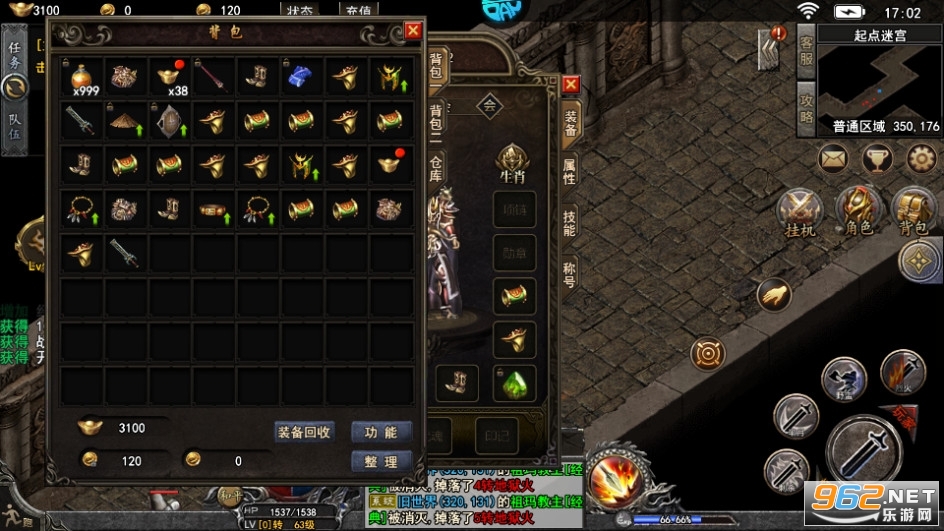The image size is (944, 531).
Task: Open the mail envelope icon
Action: coord(834,158)
